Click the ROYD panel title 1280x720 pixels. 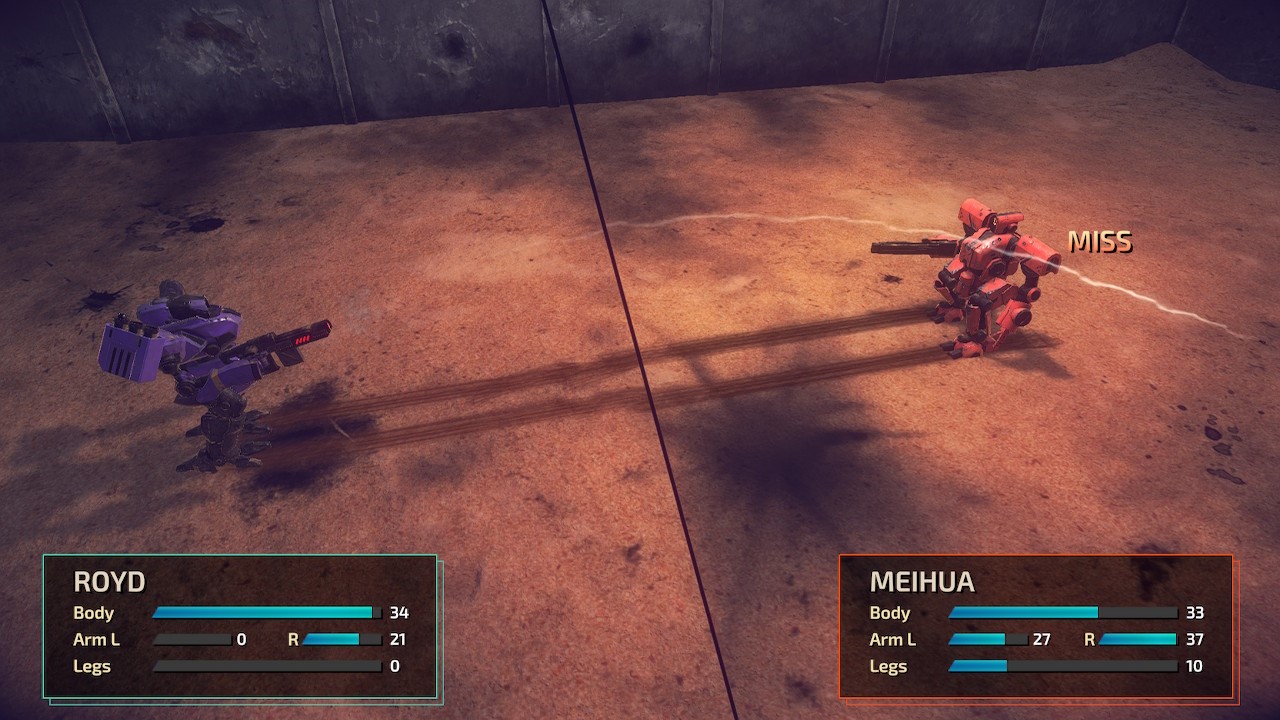(110, 582)
